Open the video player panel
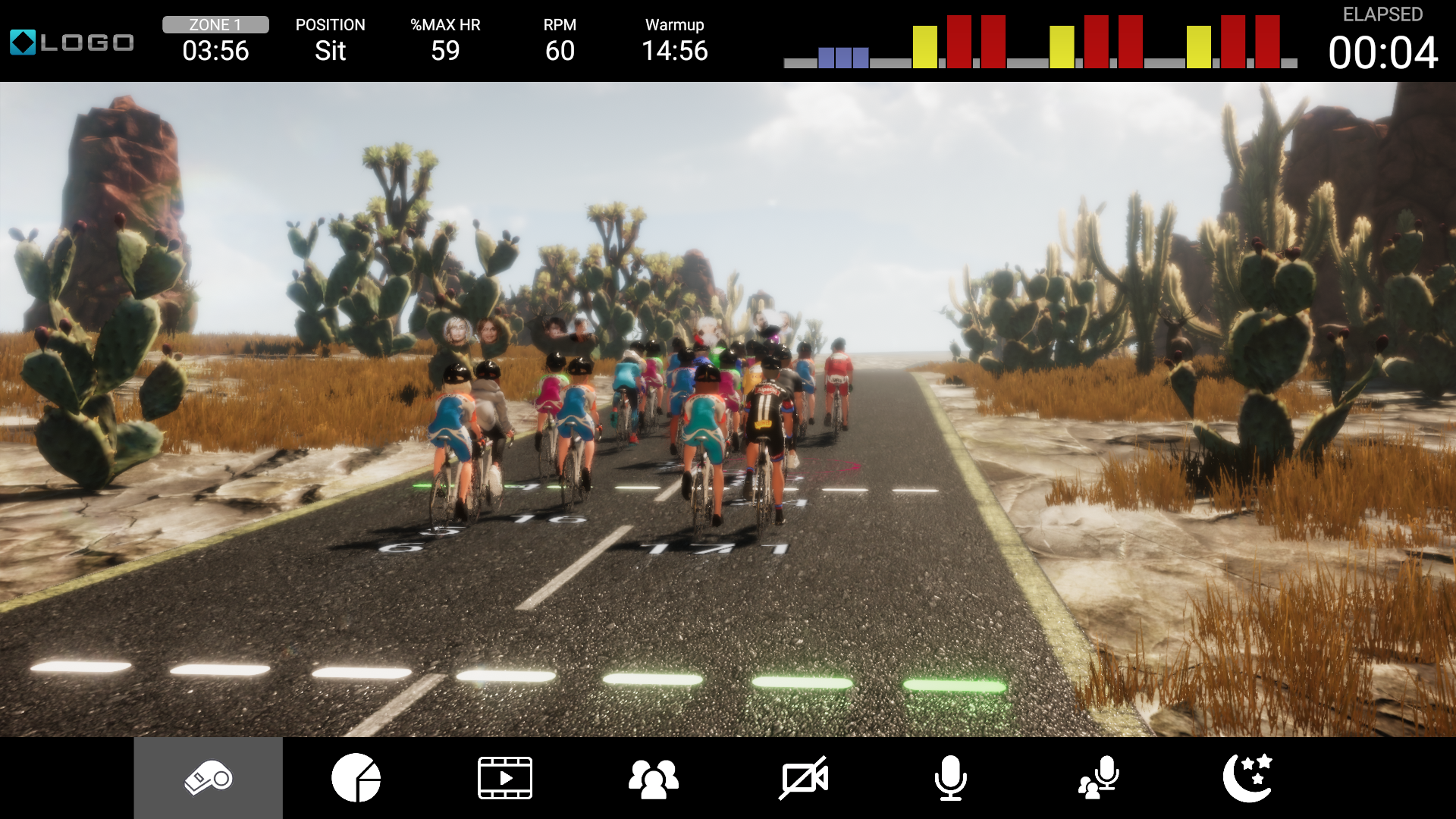Screen dimensions: 1456x819 505,777
